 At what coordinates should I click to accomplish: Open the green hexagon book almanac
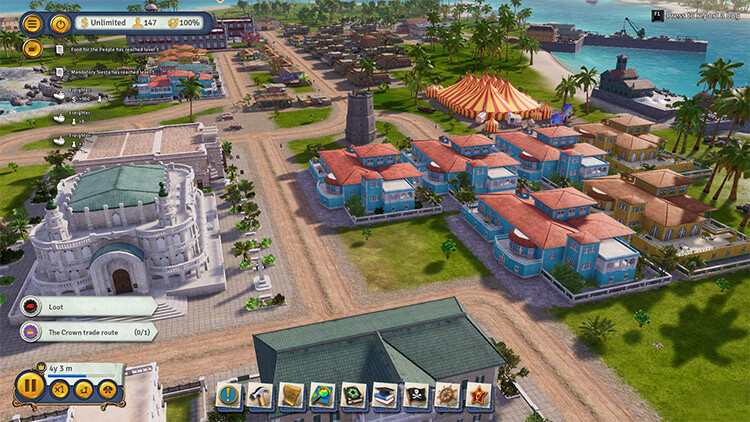click(x=354, y=396)
